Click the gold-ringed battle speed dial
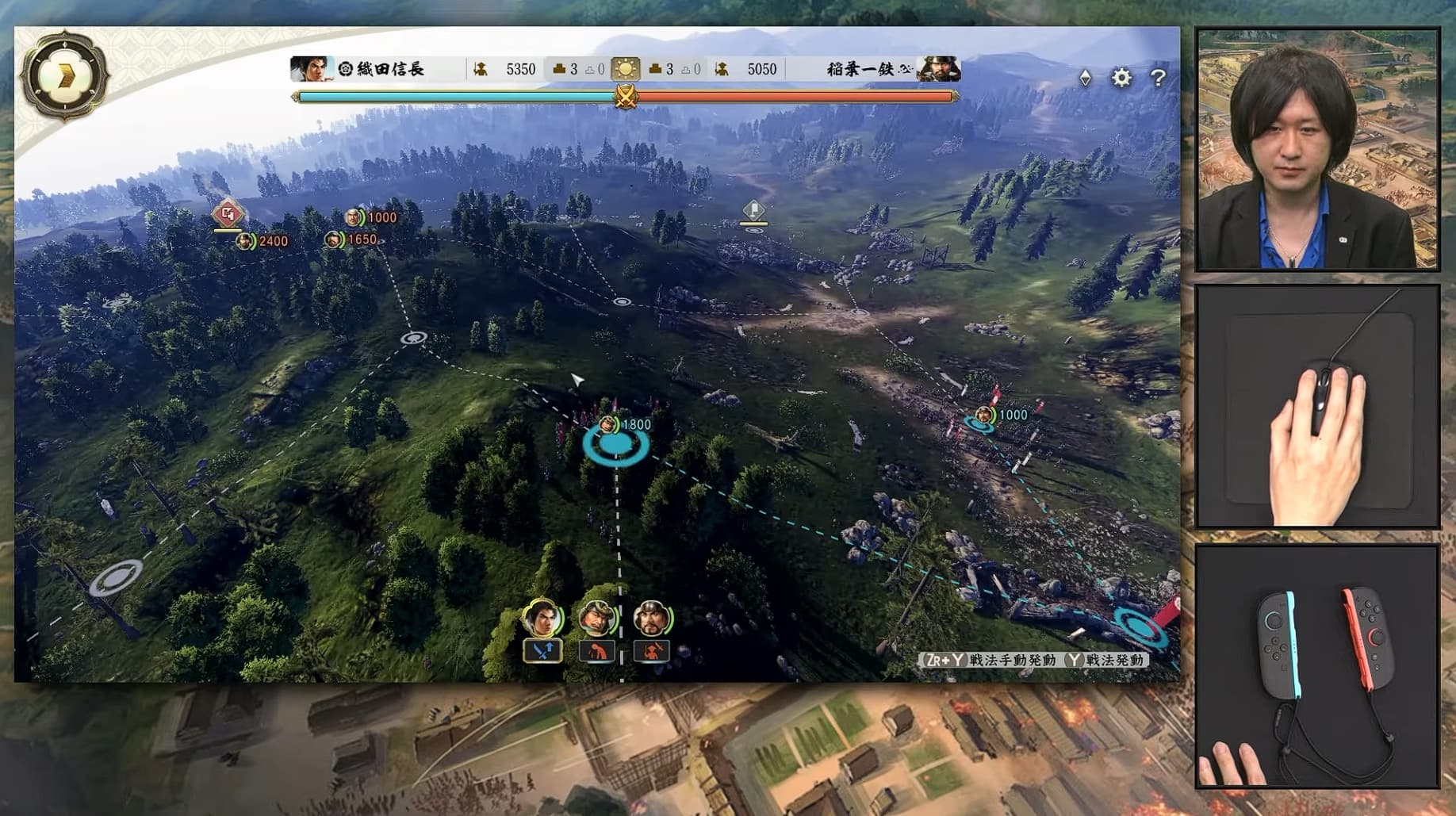This screenshot has height=816, width=1456. 65,77
